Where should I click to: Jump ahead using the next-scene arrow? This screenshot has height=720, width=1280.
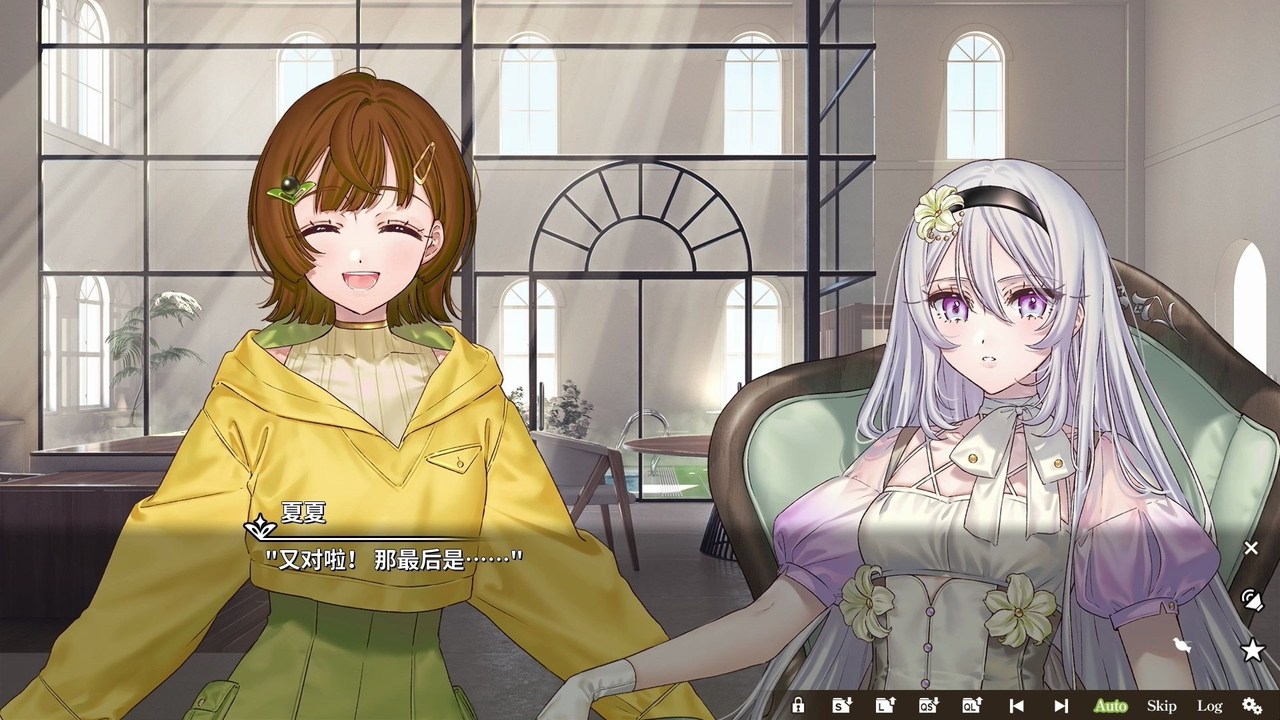[1061, 706]
